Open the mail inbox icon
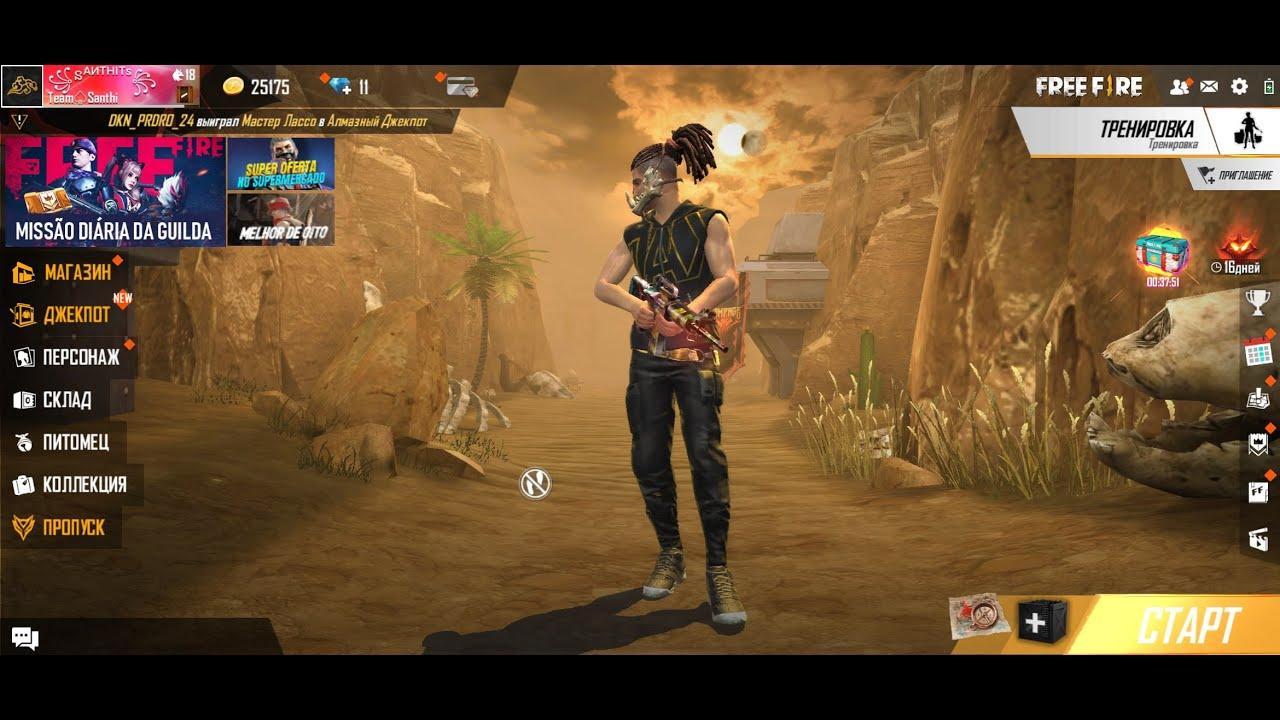1280x720 pixels. [x=1210, y=88]
